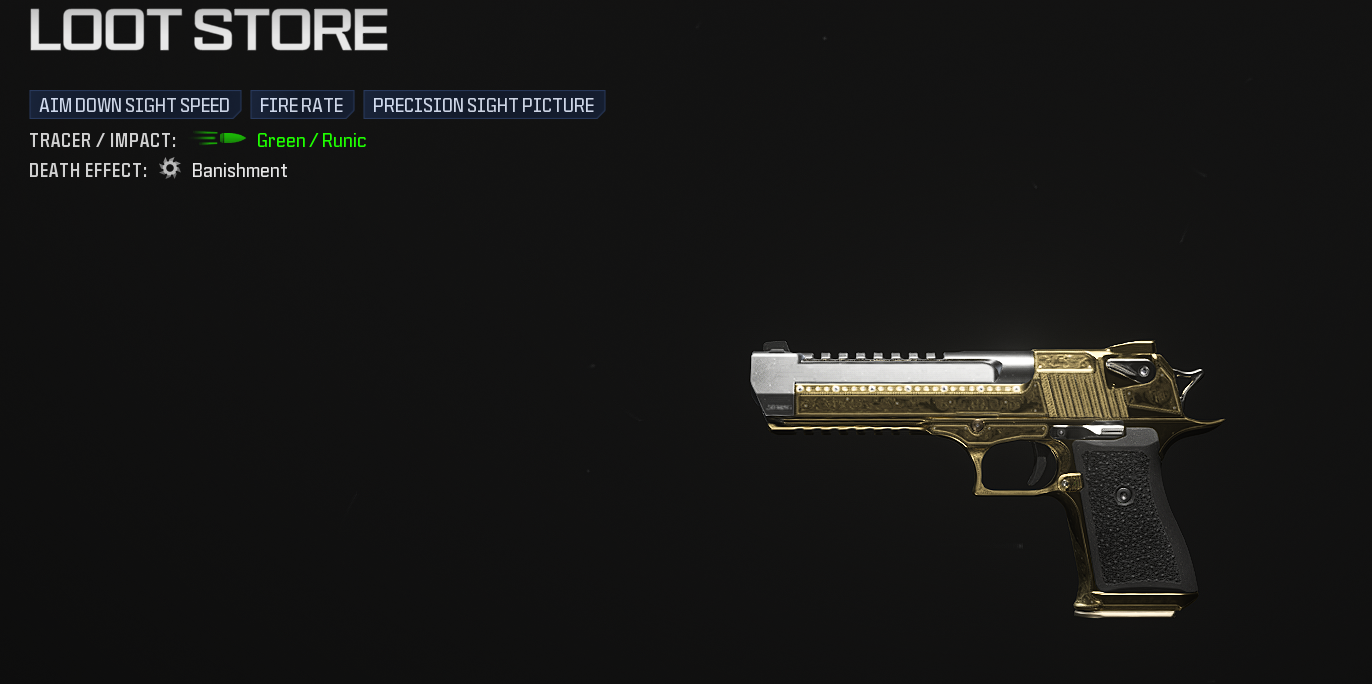Select the Aim Down Sight Speed tag
Screen dimensions: 1372x684
tap(135, 105)
